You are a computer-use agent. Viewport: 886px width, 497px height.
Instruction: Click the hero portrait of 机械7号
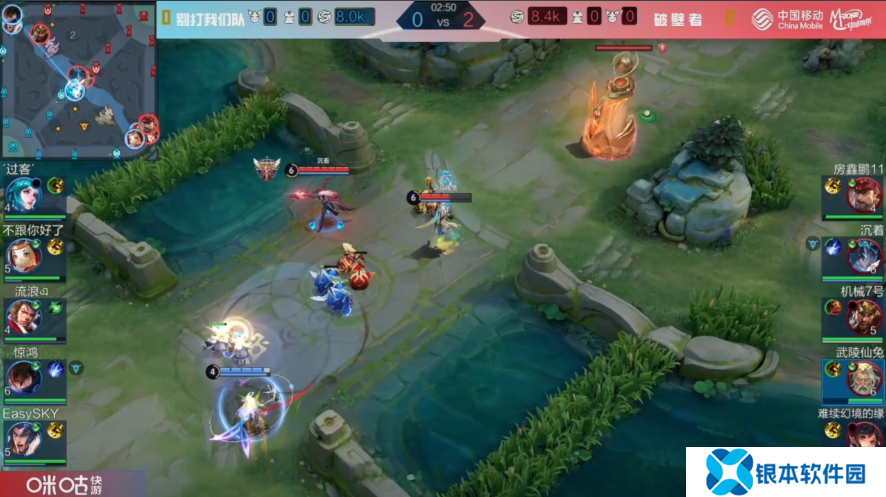pos(862,317)
